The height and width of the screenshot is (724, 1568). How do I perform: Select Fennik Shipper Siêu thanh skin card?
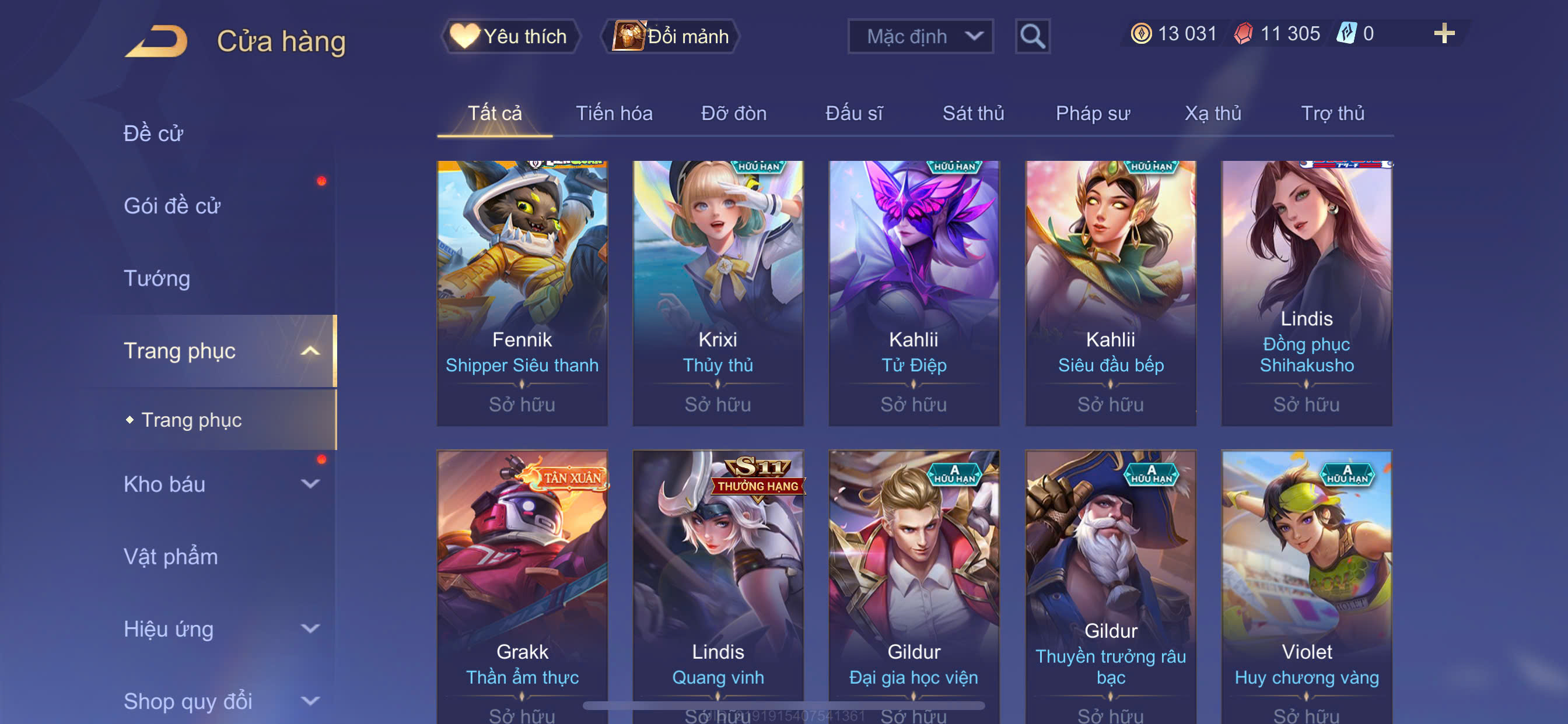click(521, 292)
